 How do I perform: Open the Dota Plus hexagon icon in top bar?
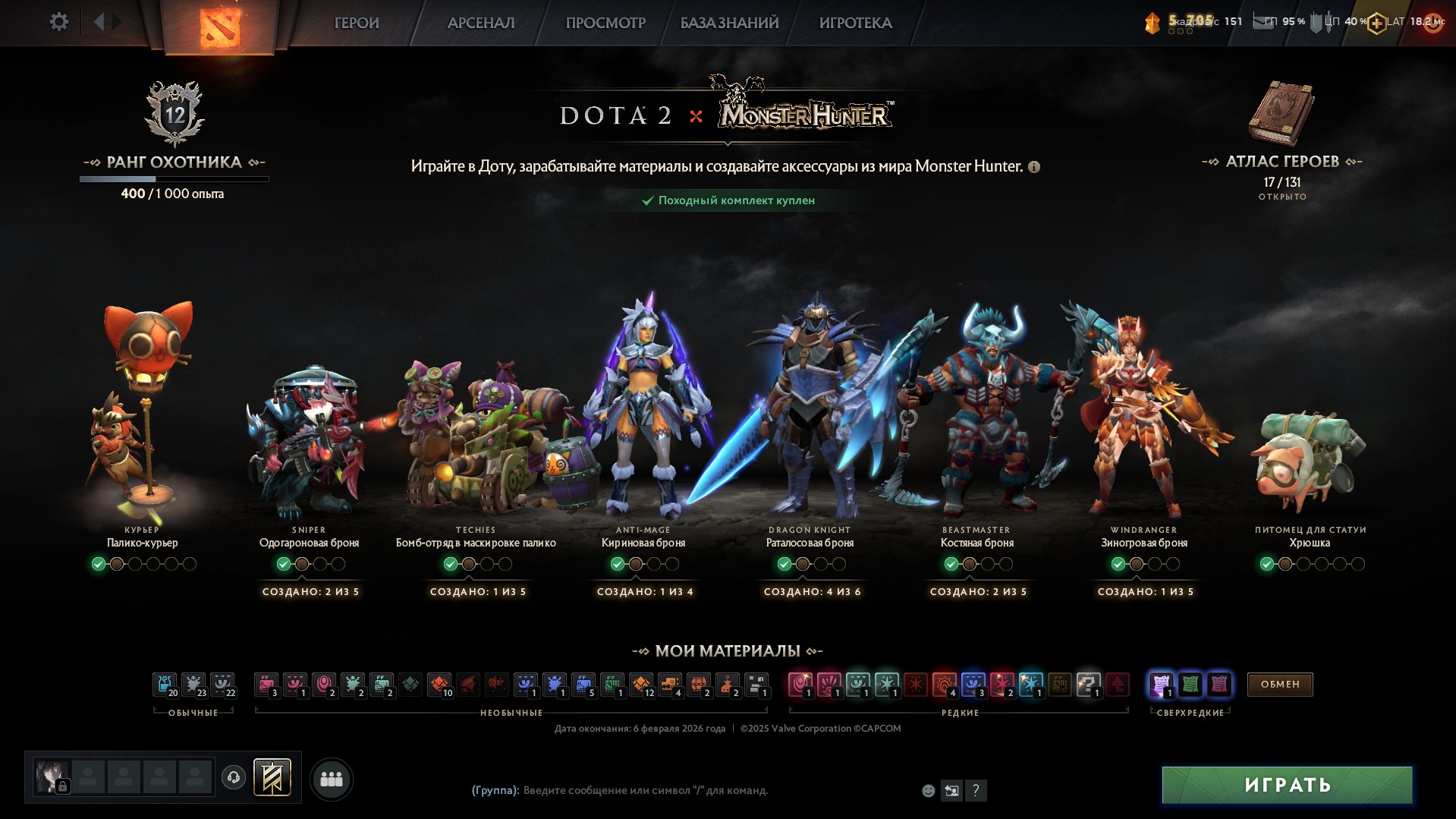(x=1376, y=22)
